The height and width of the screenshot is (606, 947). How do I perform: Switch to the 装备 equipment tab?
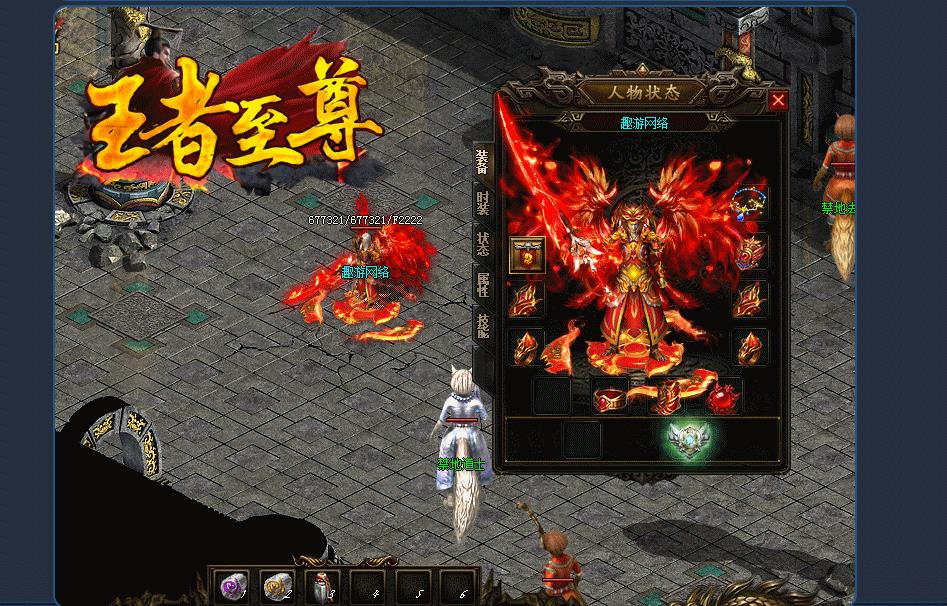(x=482, y=160)
